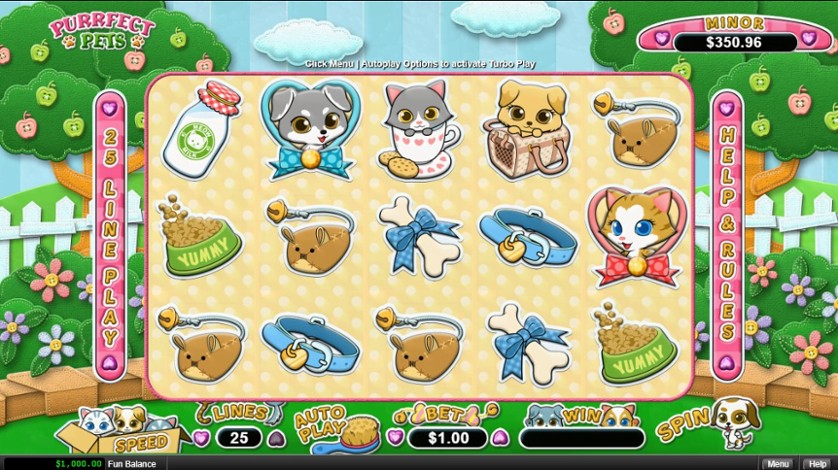838x470 pixels.
Task: Open the Menu in the bottom bar
Action: point(776,464)
